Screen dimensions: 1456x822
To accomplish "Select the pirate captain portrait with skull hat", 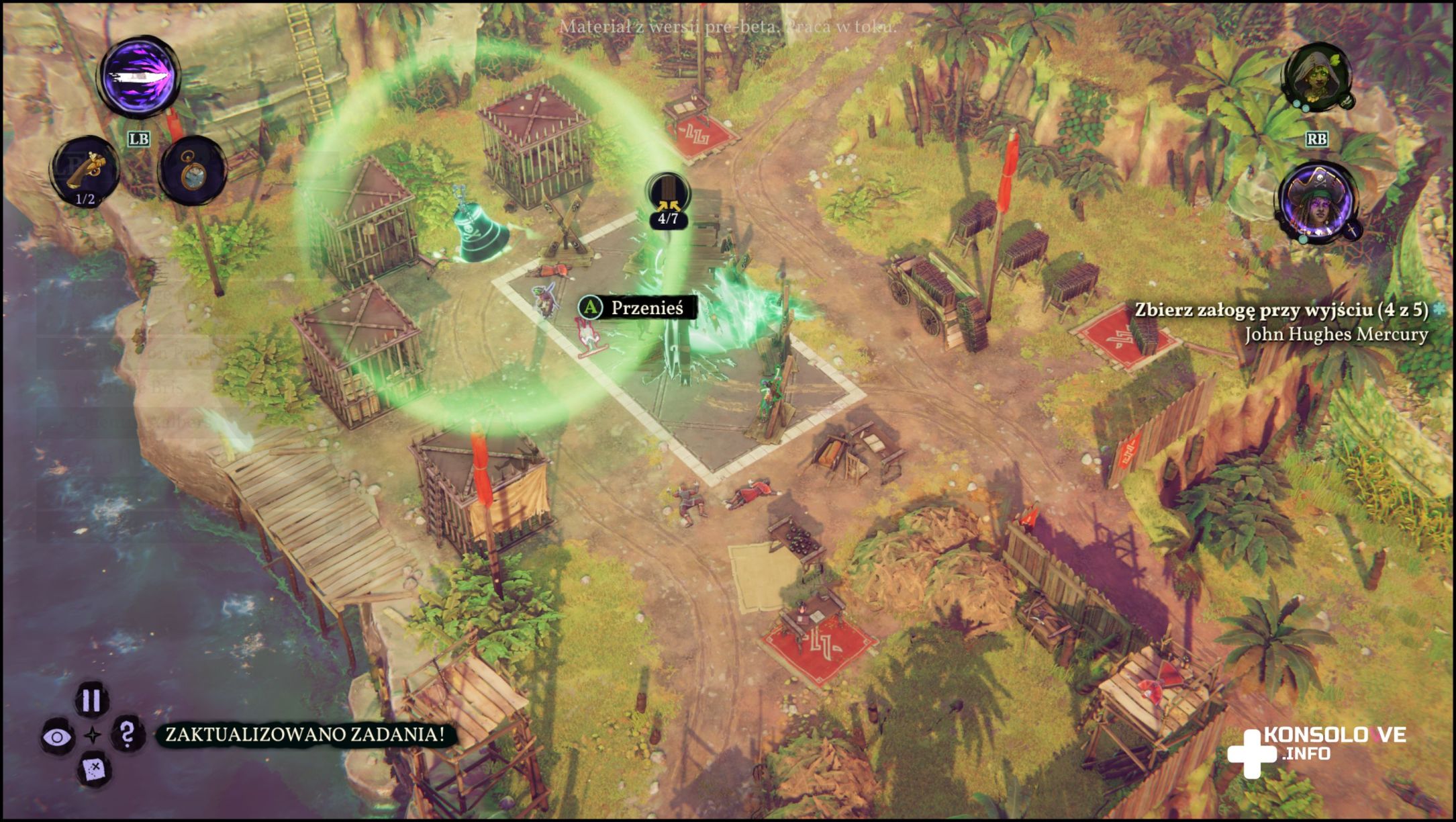I will pyautogui.click(x=1317, y=203).
